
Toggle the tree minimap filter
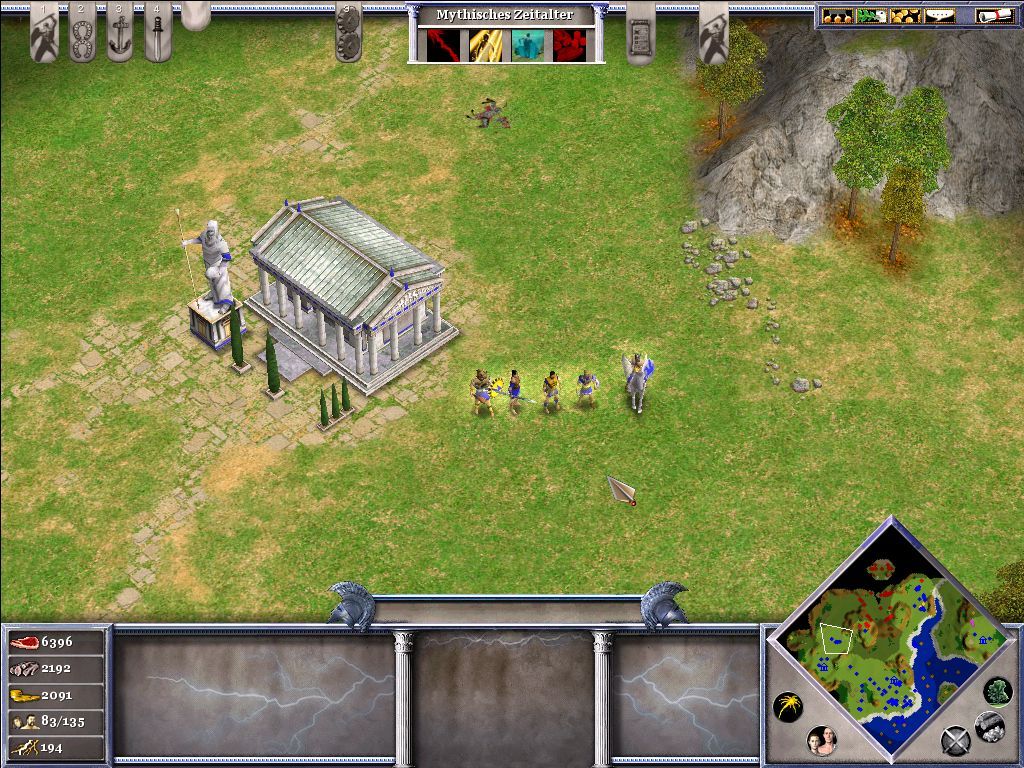point(997,691)
